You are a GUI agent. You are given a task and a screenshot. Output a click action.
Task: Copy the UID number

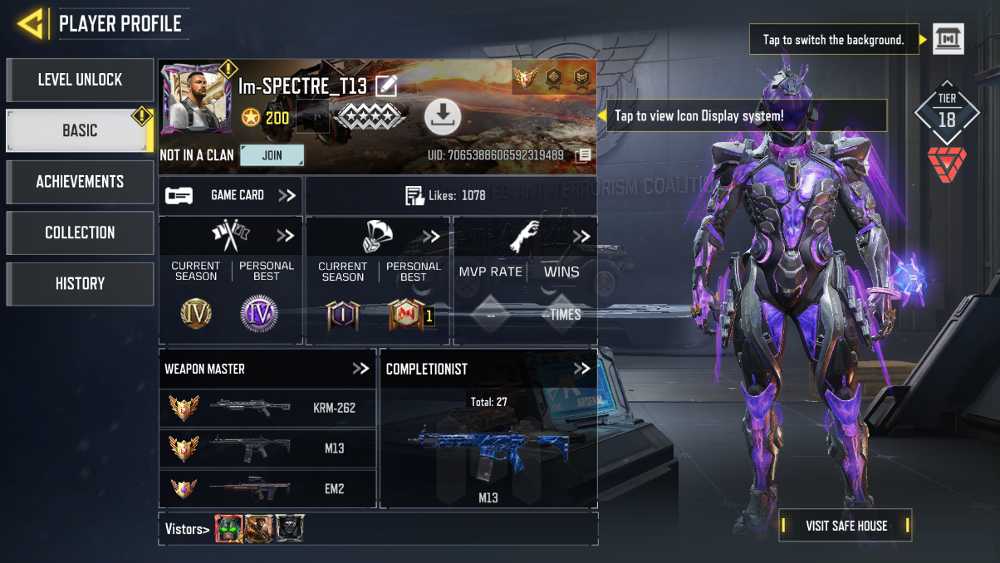point(583,156)
